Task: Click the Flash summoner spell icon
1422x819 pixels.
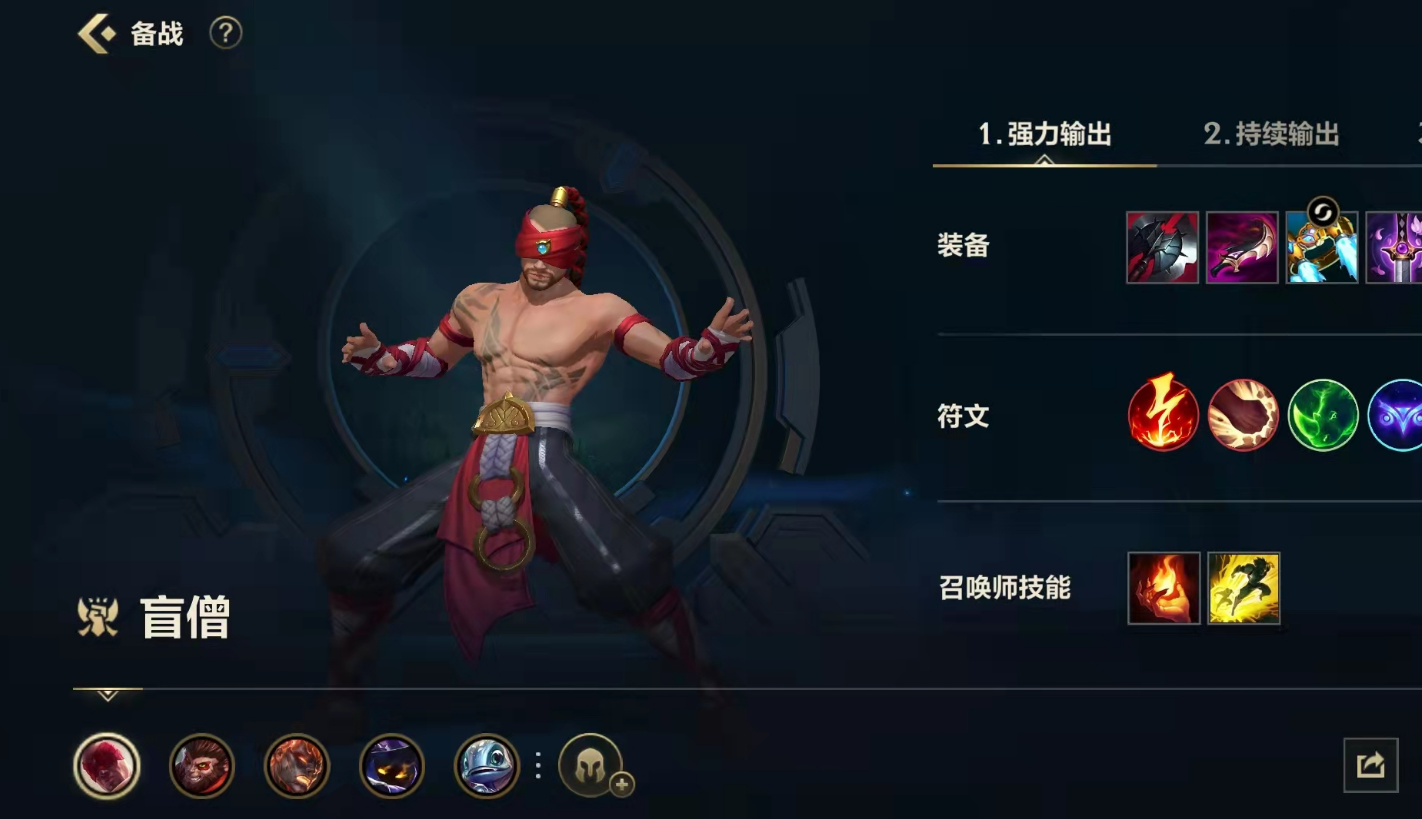Action: [1242, 589]
